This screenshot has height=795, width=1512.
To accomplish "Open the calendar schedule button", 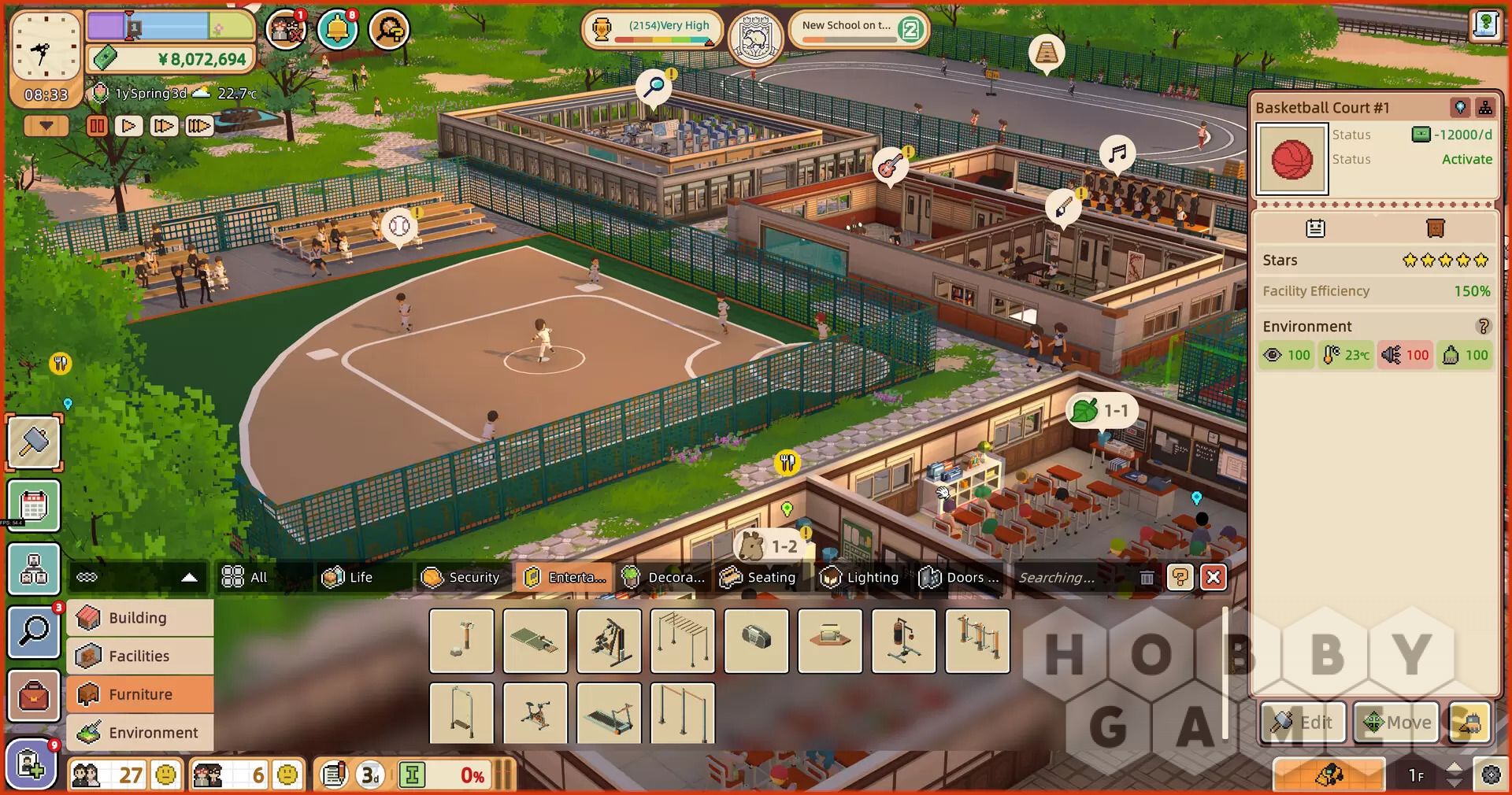I will pyautogui.click(x=35, y=505).
